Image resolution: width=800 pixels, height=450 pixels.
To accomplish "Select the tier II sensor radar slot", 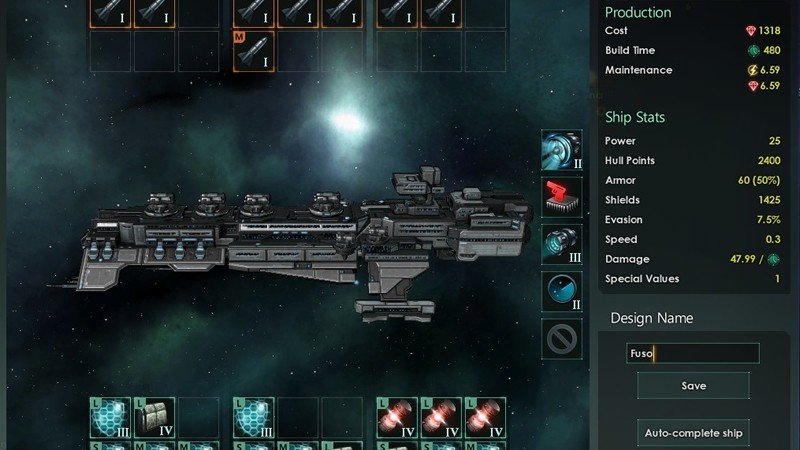I will tap(562, 291).
